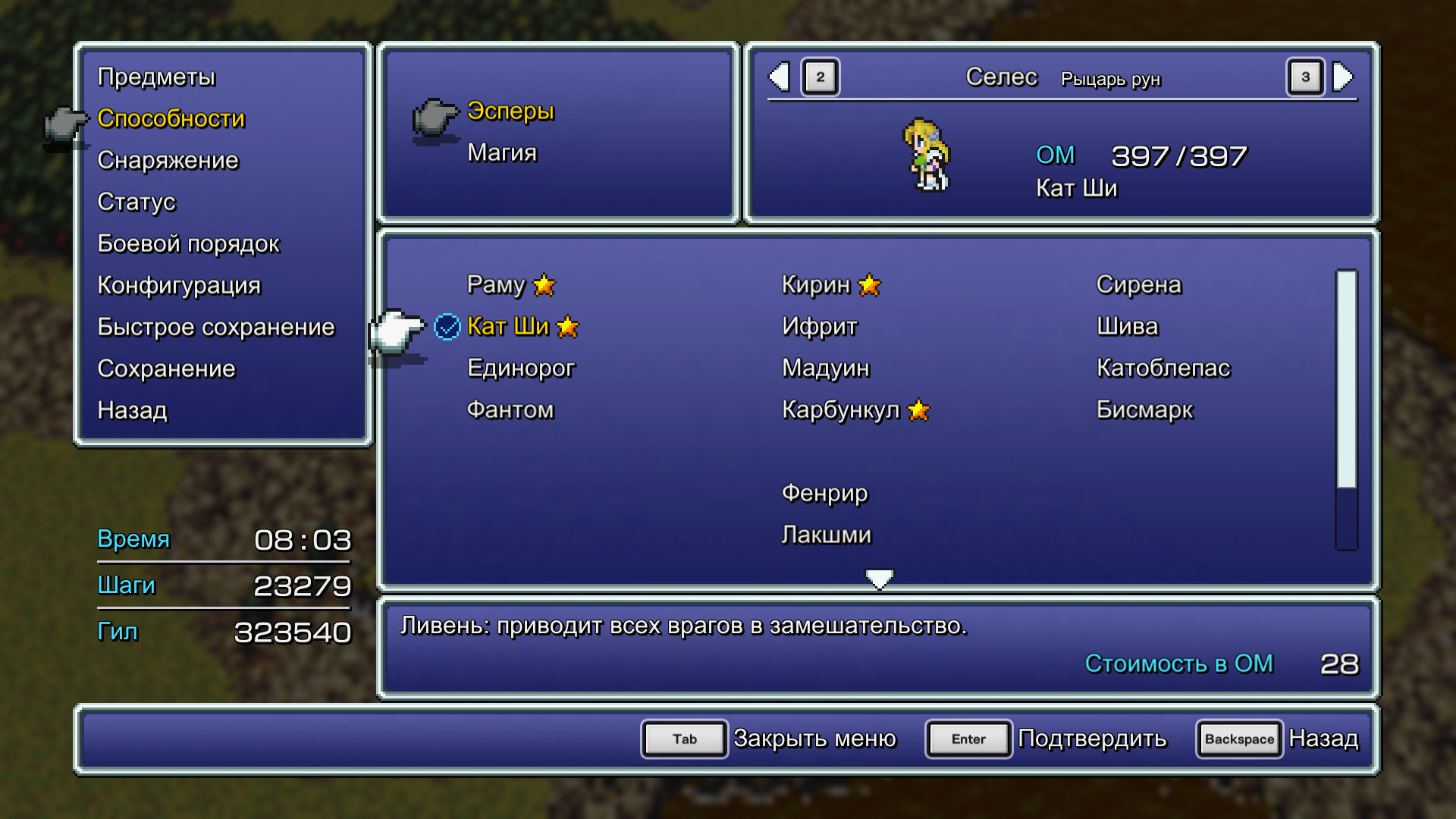Select Сохранение to save the game
1456x819 pixels.
pos(166,369)
